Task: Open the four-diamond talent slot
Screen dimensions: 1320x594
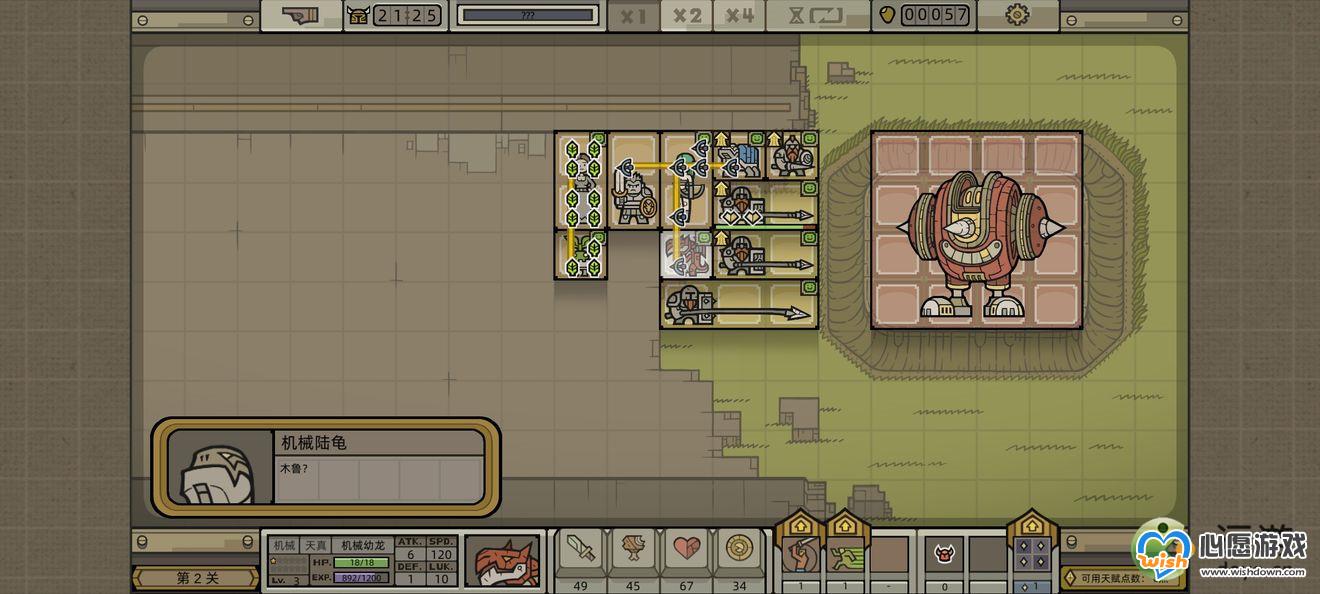Action: pyautogui.click(x=1033, y=553)
